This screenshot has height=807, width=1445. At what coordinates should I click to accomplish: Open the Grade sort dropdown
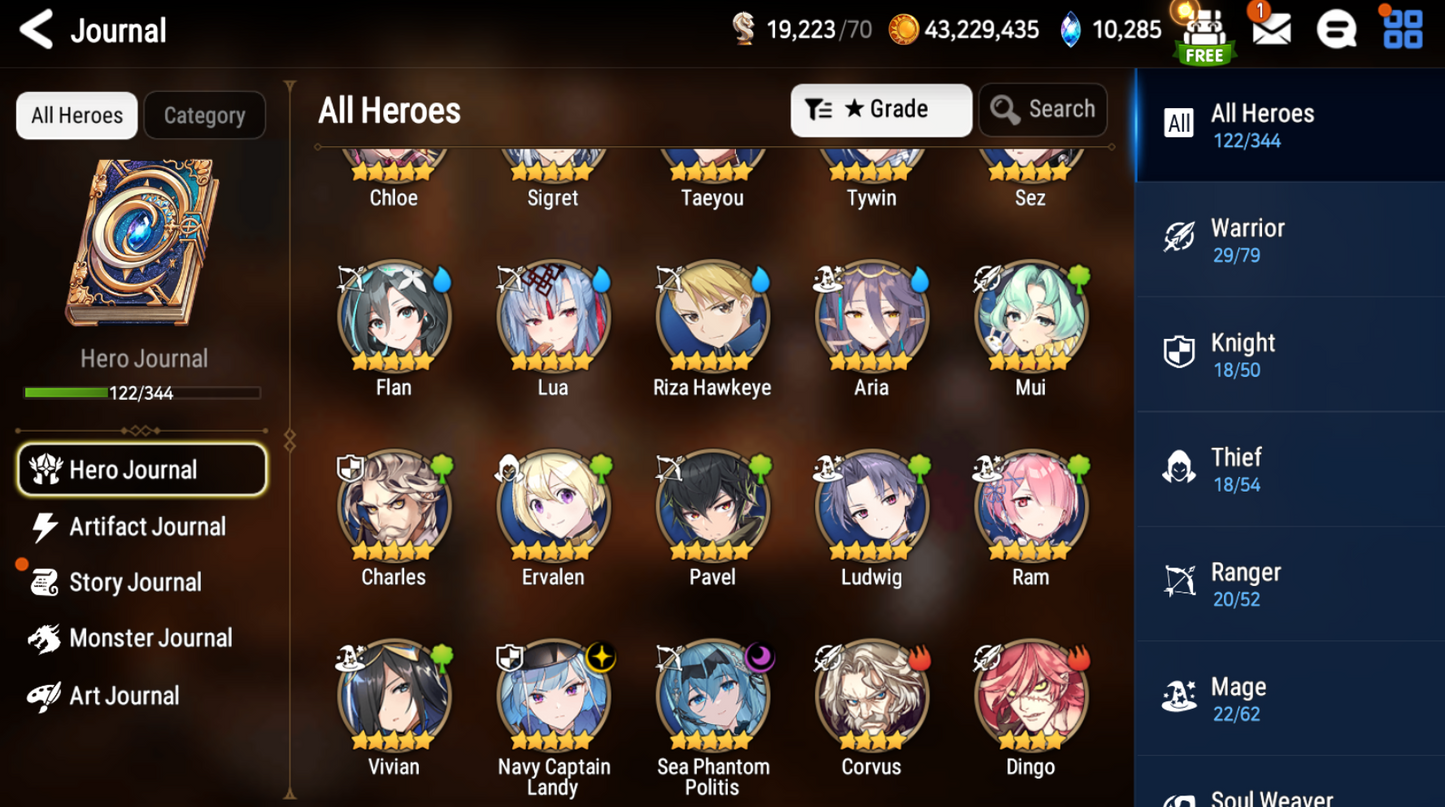click(881, 109)
